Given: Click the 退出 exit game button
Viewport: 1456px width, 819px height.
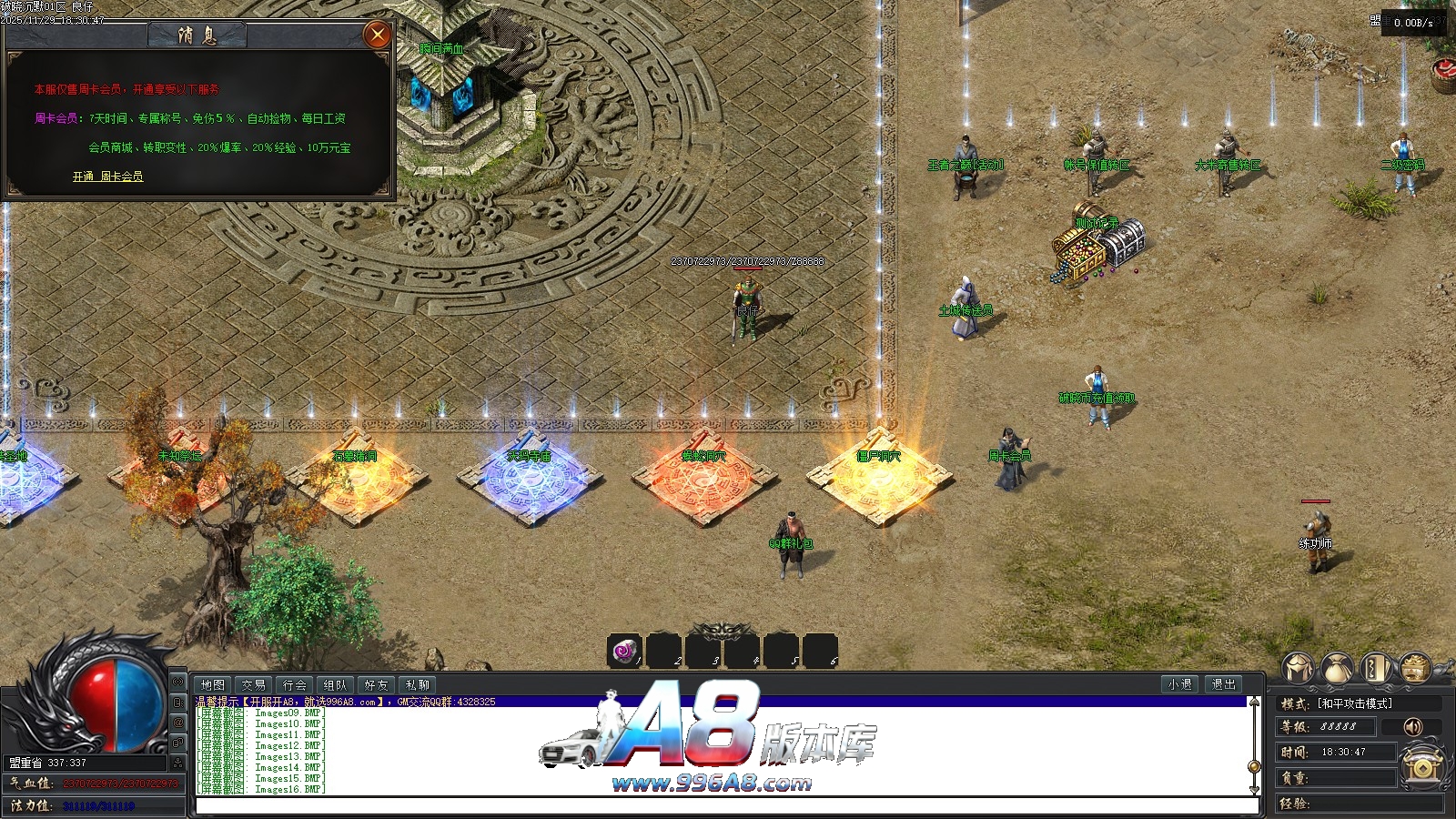Looking at the screenshot, I should click(1224, 684).
